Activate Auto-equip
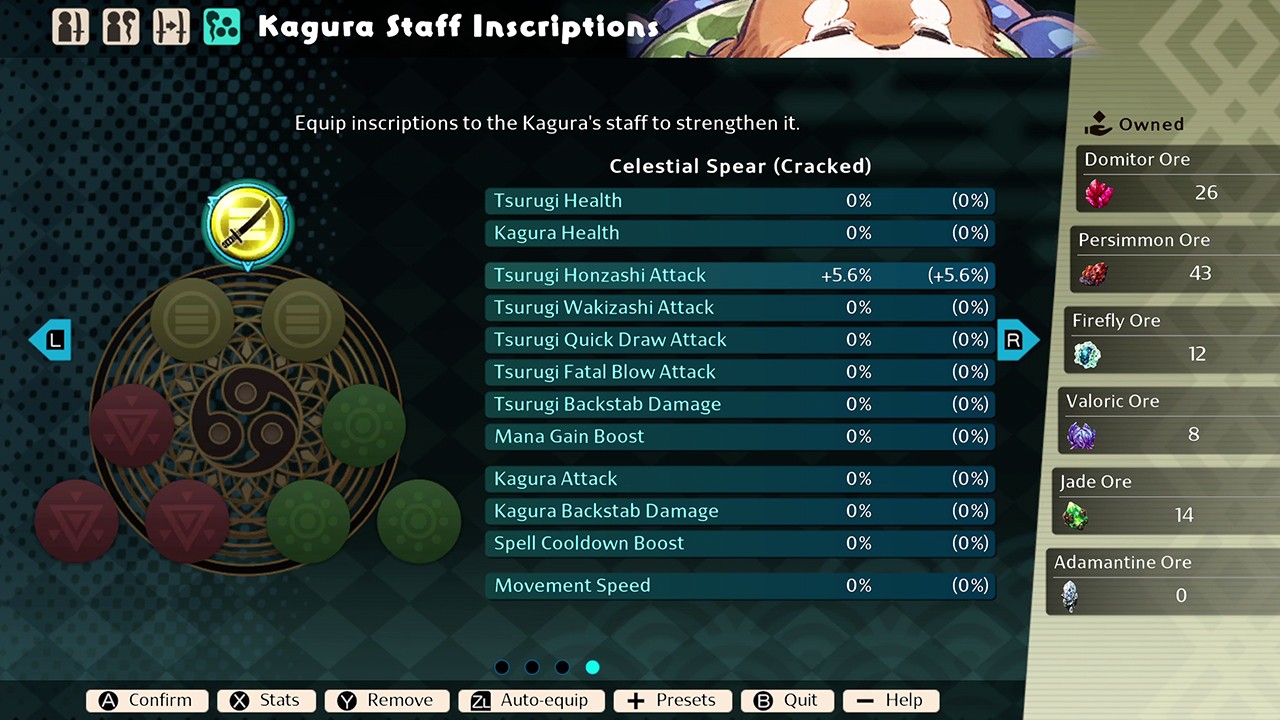 [530, 700]
